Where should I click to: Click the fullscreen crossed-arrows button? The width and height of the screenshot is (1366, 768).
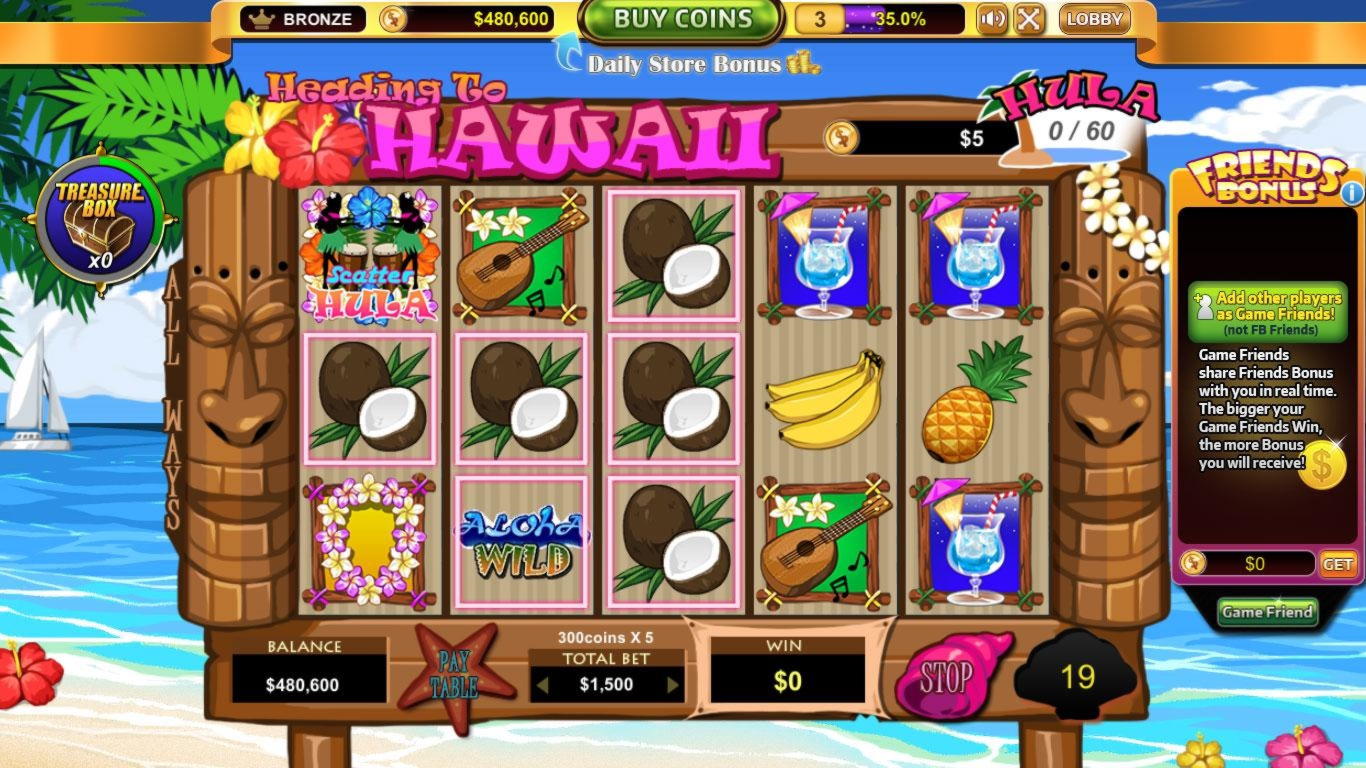(1028, 19)
